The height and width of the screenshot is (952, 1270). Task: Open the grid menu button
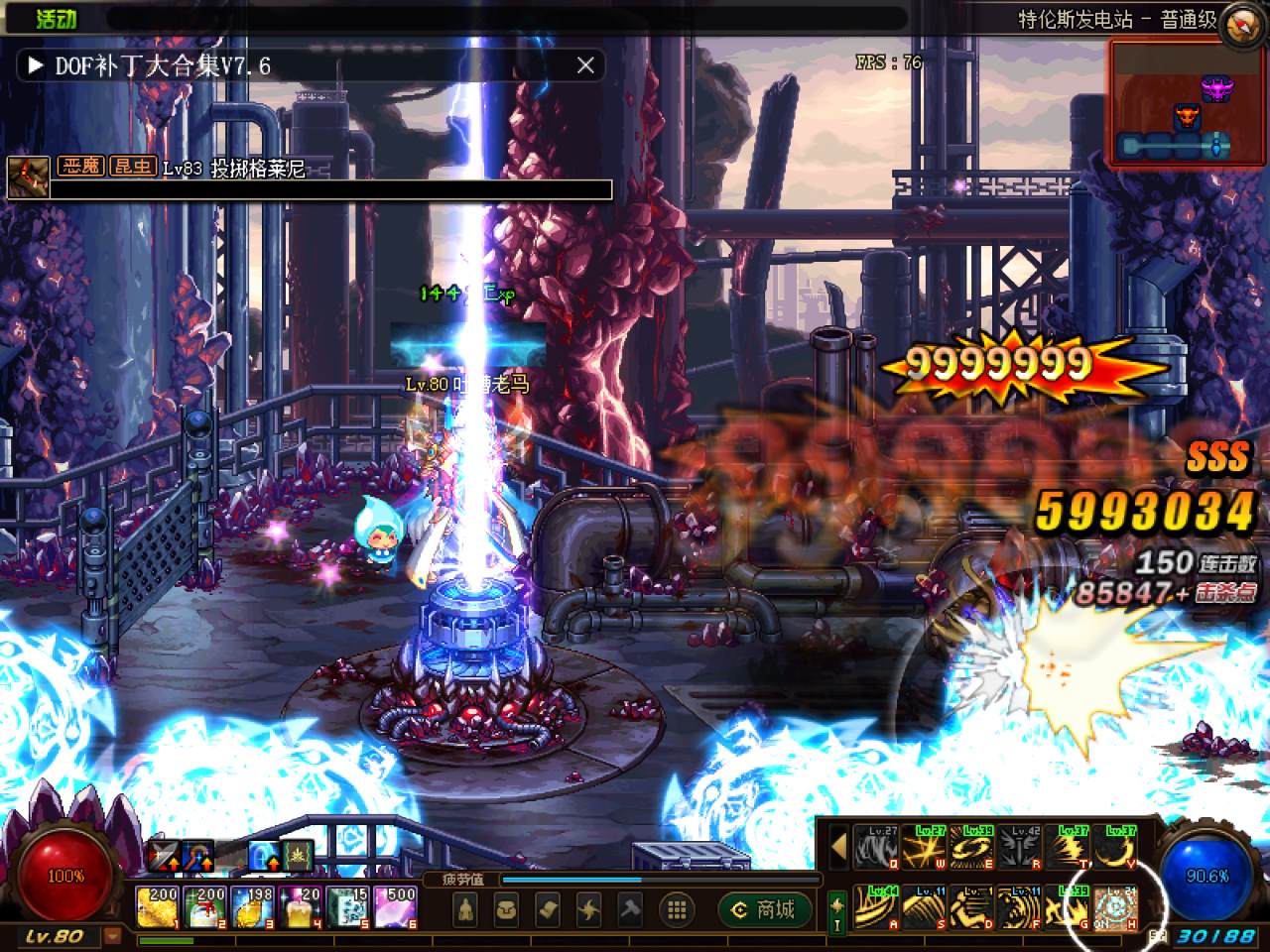[677, 908]
